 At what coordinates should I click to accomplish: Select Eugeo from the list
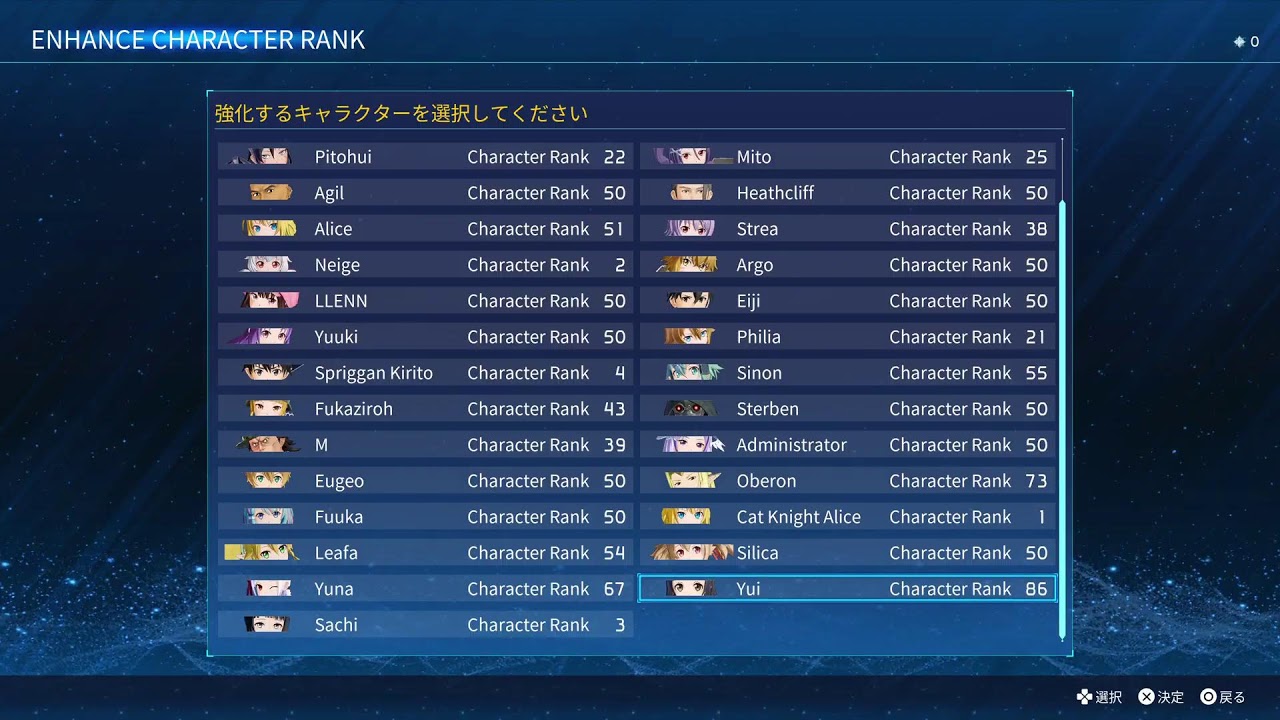click(x=425, y=481)
